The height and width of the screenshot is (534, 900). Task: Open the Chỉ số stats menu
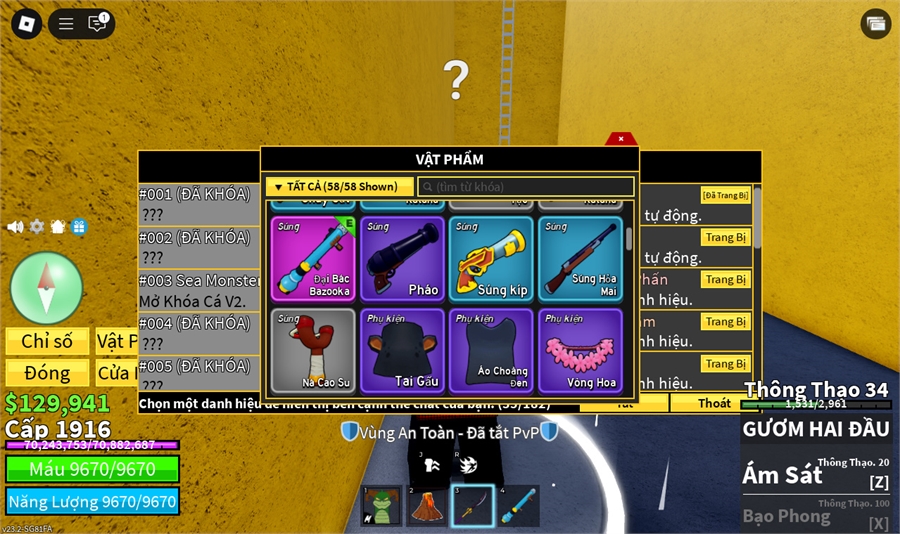[x=47, y=341]
